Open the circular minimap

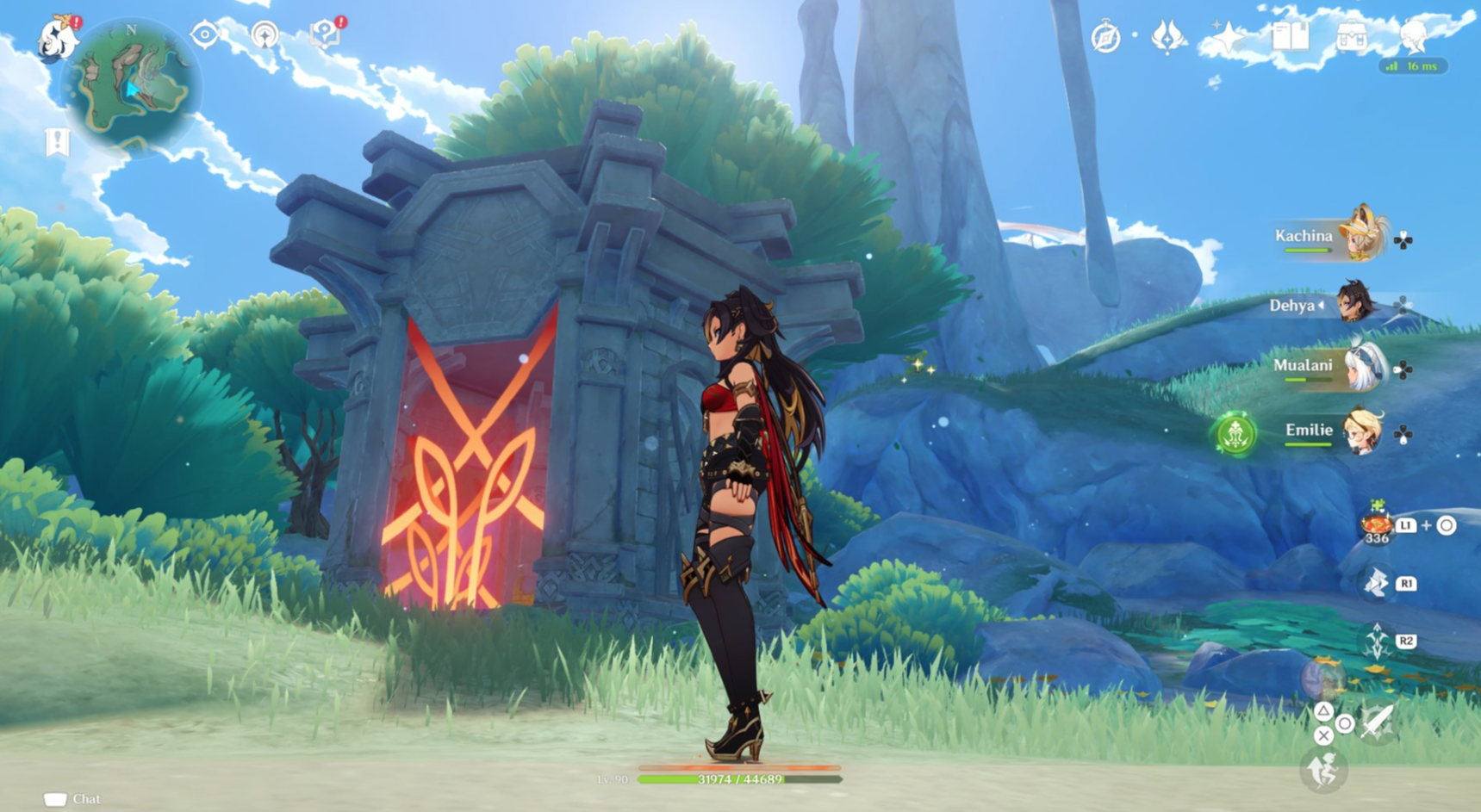coord(131,84)
